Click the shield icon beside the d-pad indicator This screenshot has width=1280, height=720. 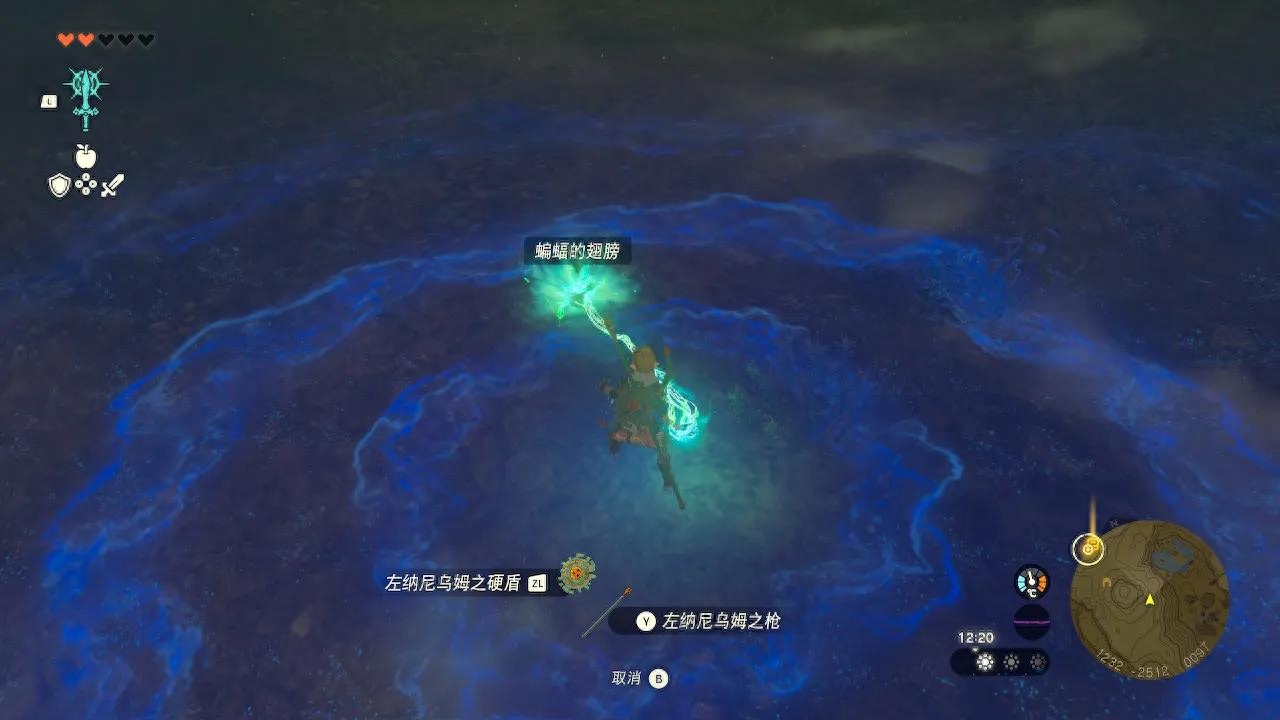coord(59,185)
